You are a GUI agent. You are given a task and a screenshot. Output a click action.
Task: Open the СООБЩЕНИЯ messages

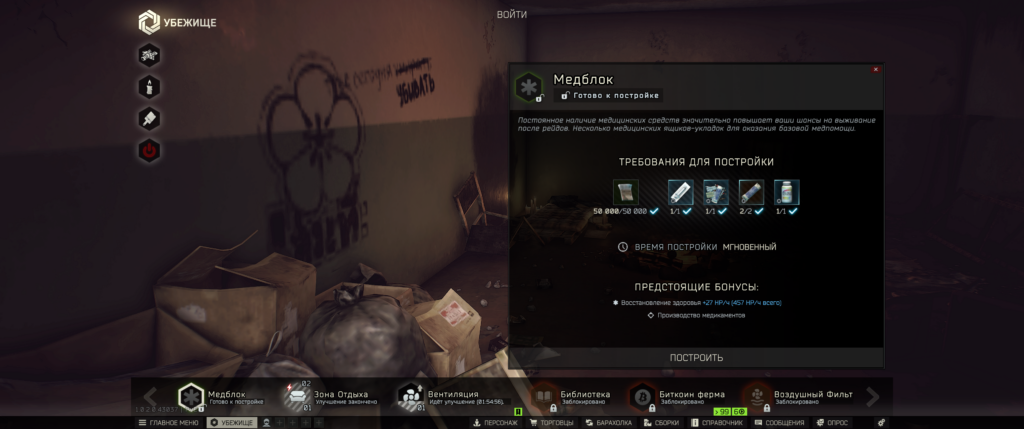[x=779, y=423]
